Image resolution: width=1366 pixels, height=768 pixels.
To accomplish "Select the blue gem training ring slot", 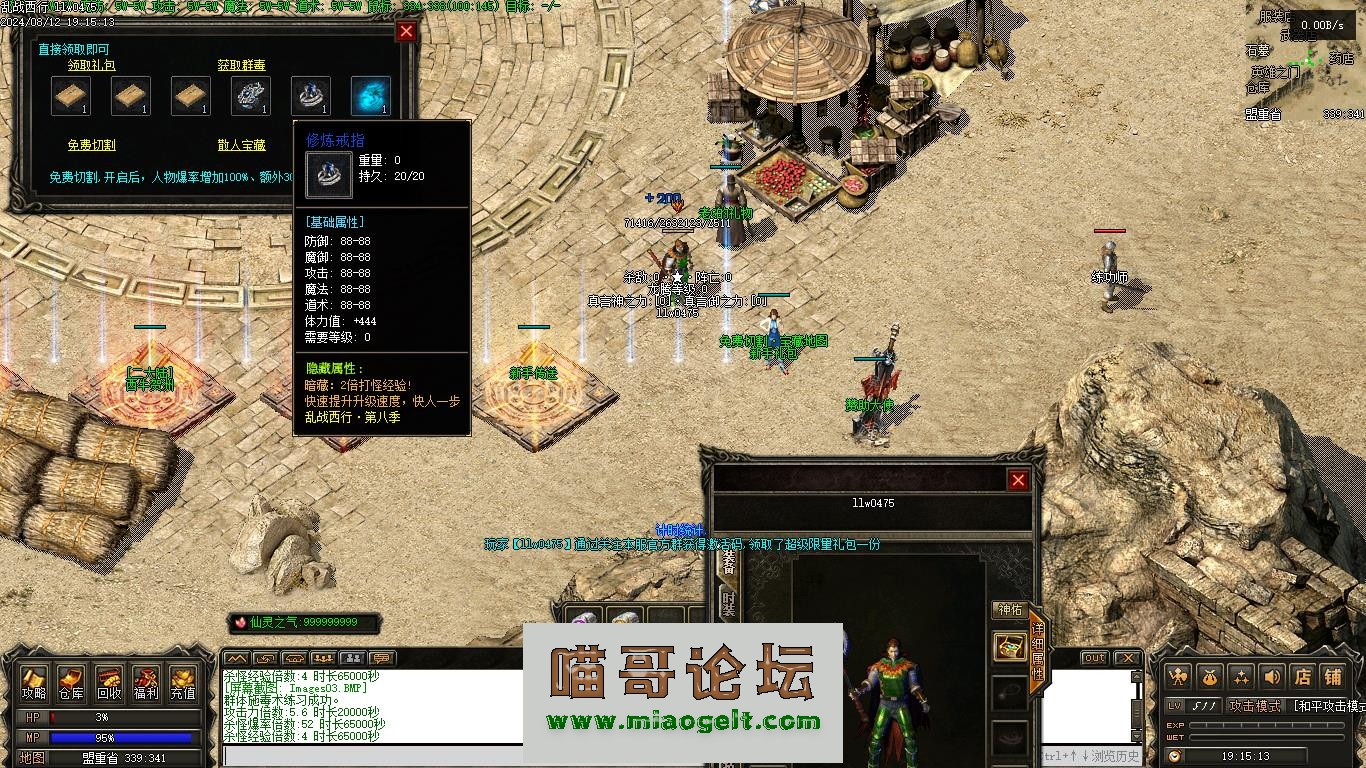I will [x=310, y=96].
